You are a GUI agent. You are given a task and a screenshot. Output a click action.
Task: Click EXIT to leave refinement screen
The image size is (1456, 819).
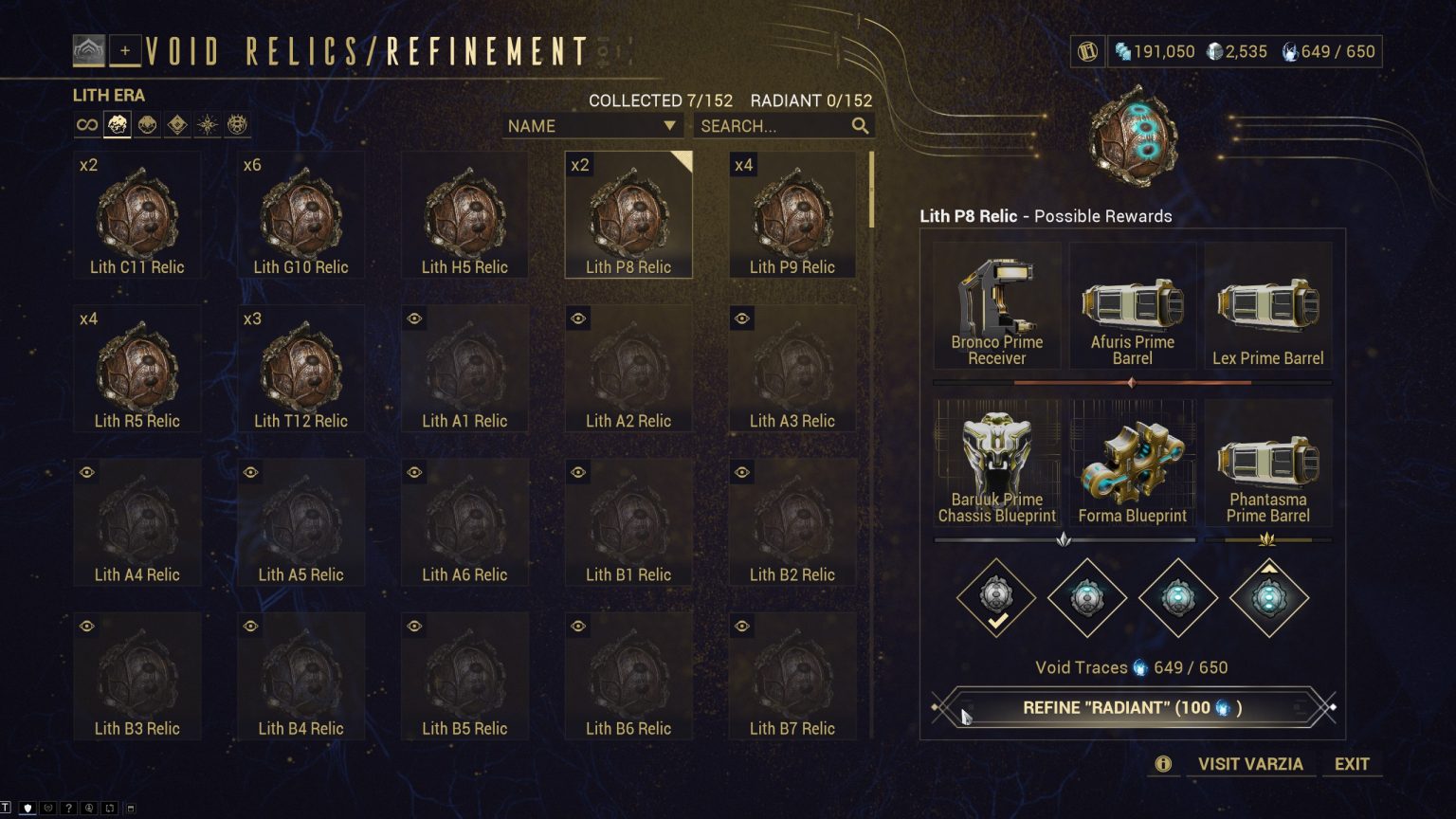(x=1353, y=764)
